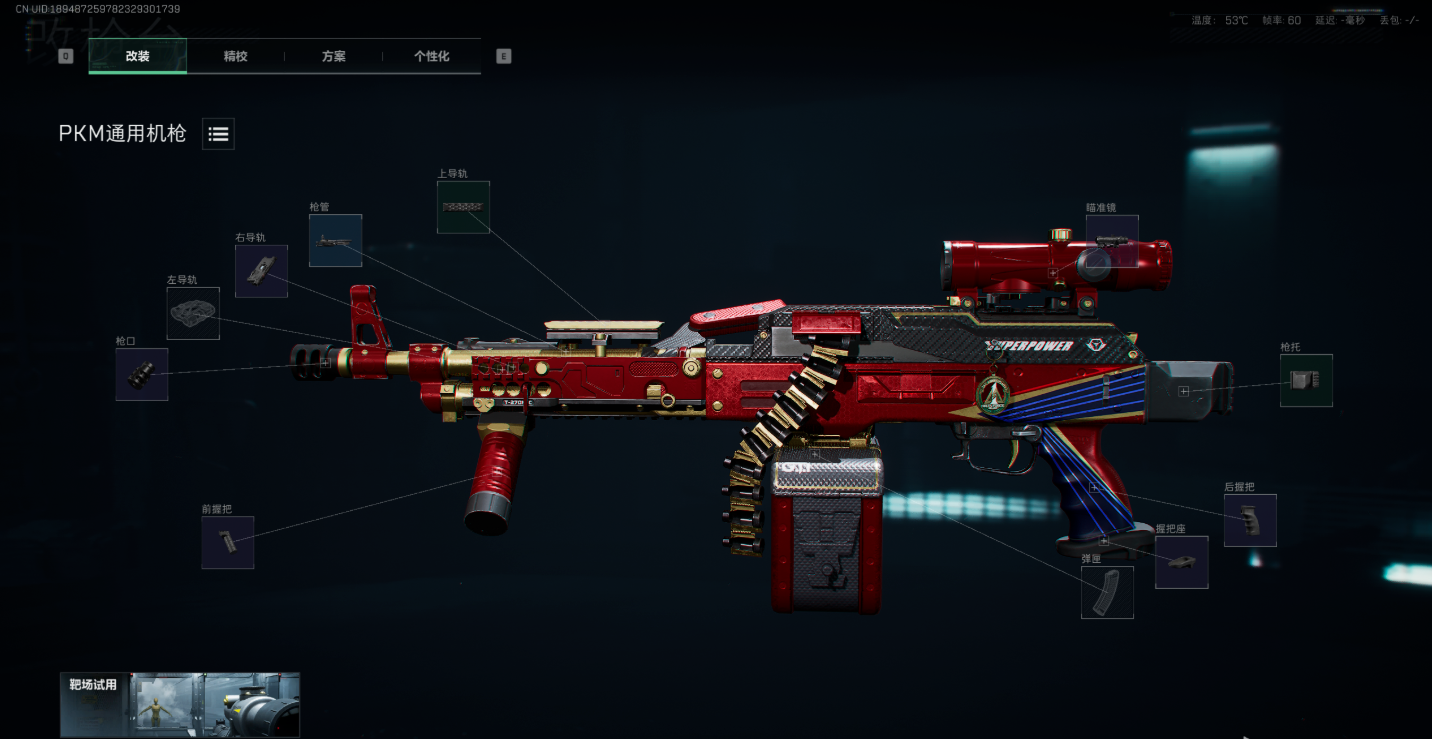This screenshot has width=1432, height=739.
Task: Select the 握把座 grip mount slot
Action: [1182, 562]
